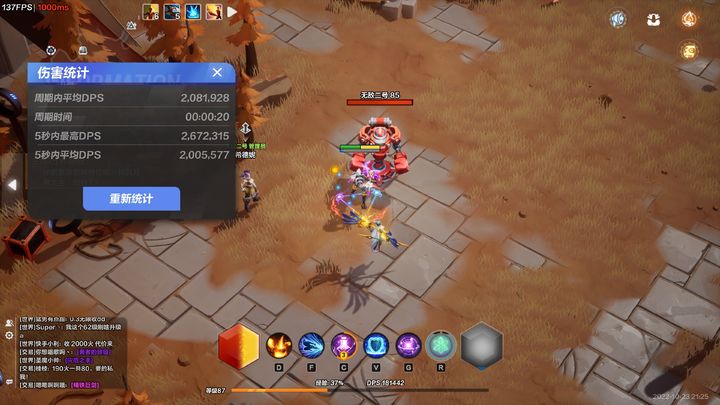720x405 pixels.
Task: Cast the blue dragon skill above key F
Action: click(311, 346)
